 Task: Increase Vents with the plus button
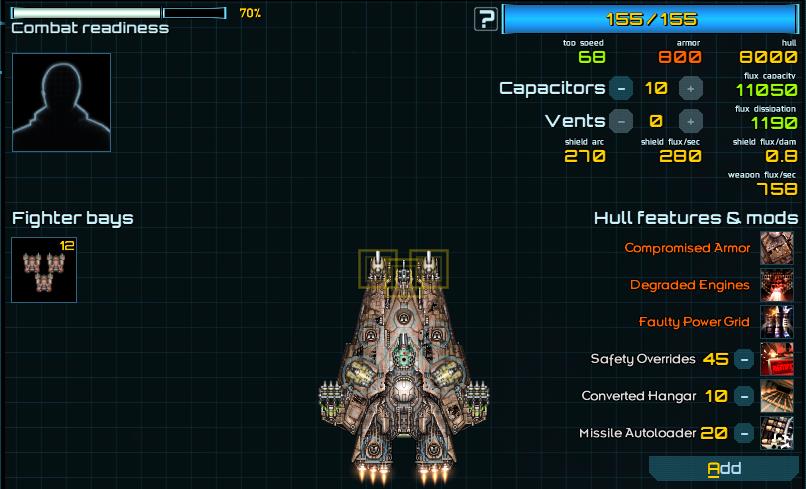690,121
